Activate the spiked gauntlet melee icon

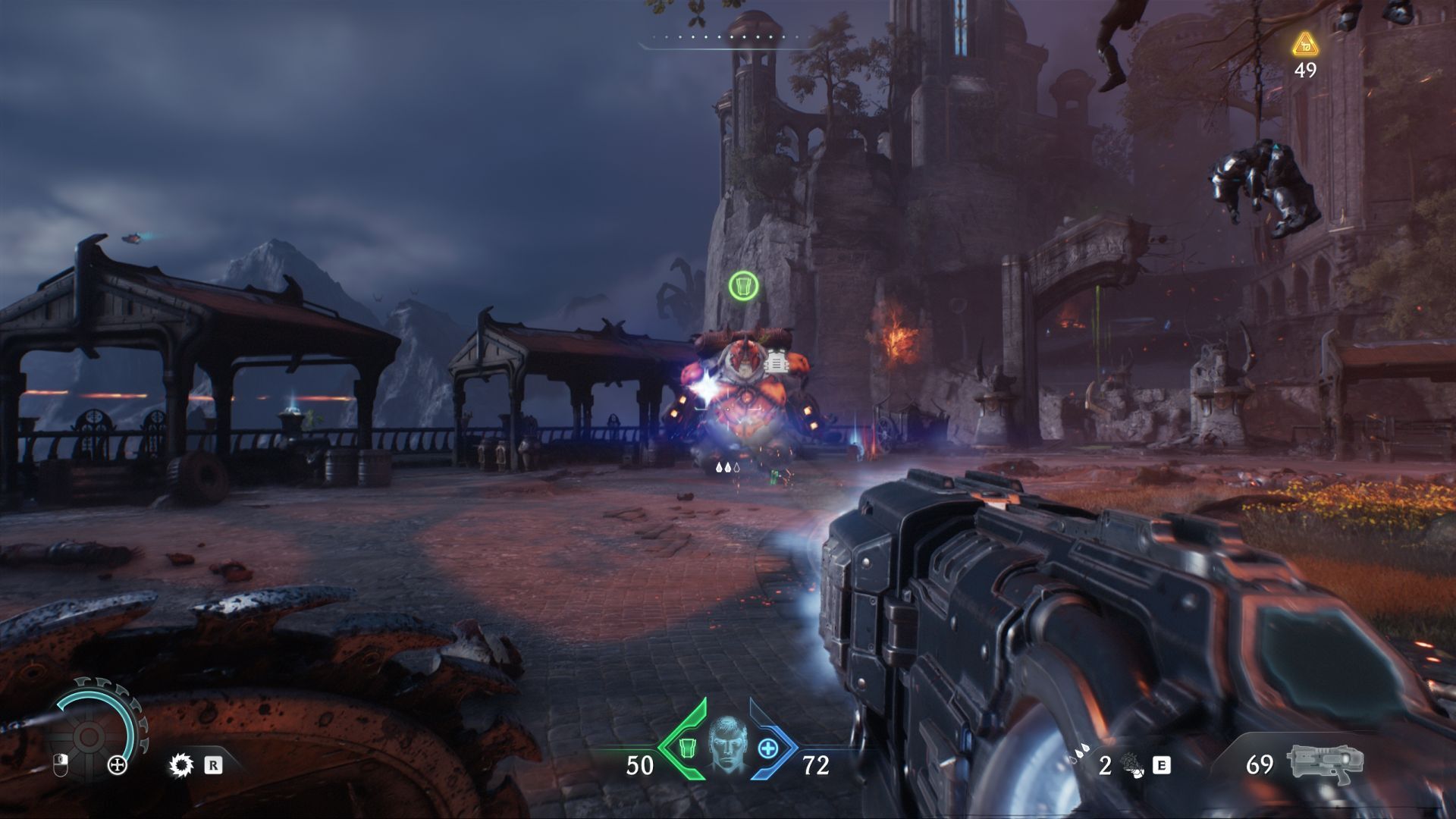point(1131,764)
